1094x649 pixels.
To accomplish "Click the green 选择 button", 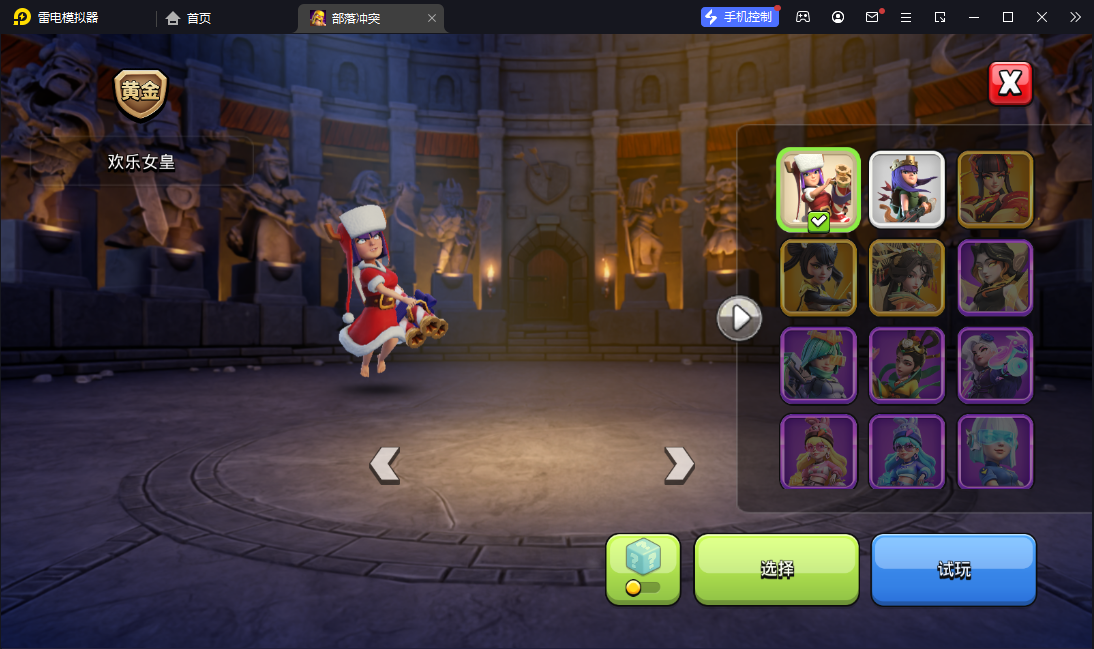I will pyautogui.click(x=777, y=569).
